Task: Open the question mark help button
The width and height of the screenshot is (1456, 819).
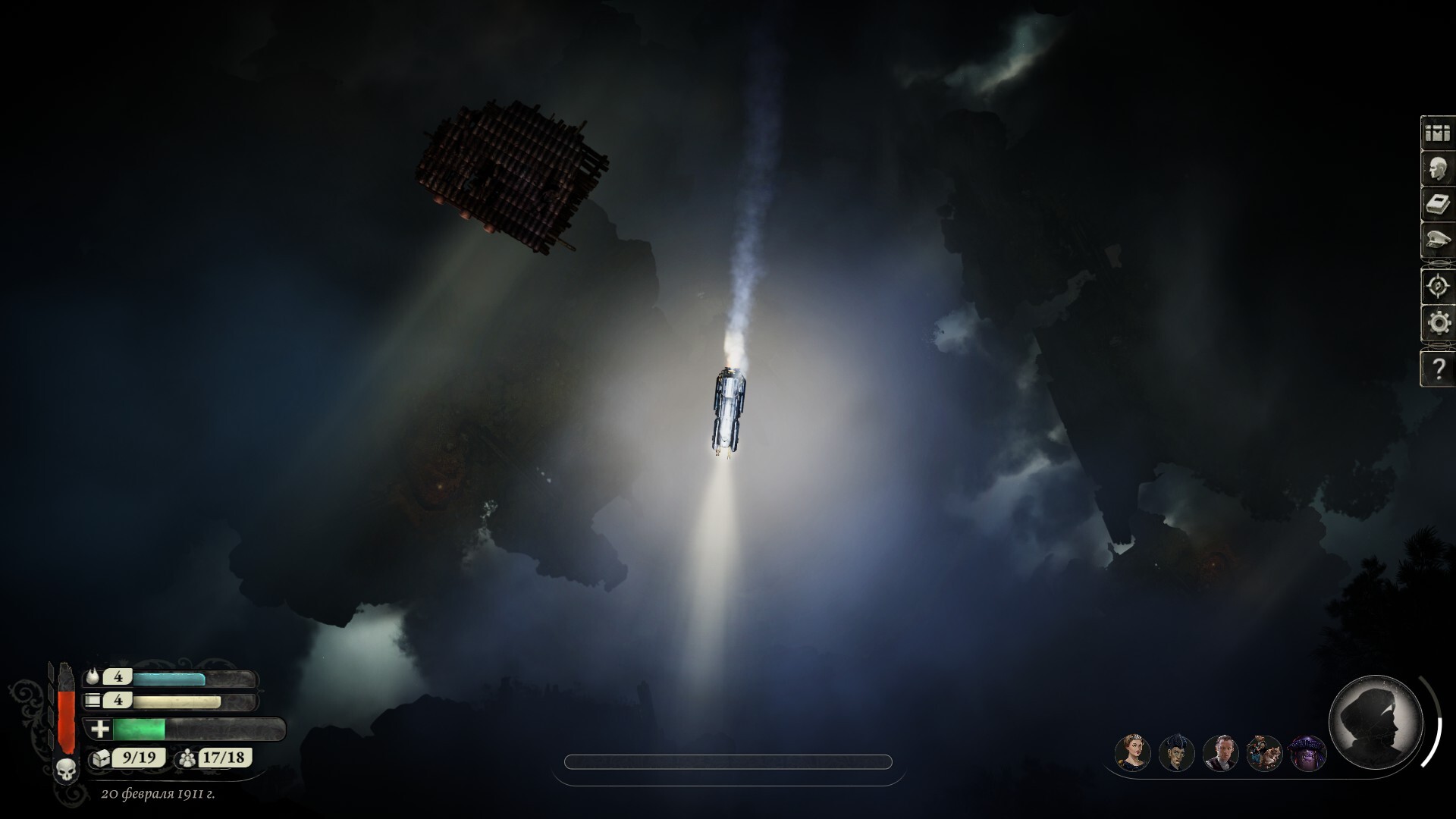Action: [1437, 369]
